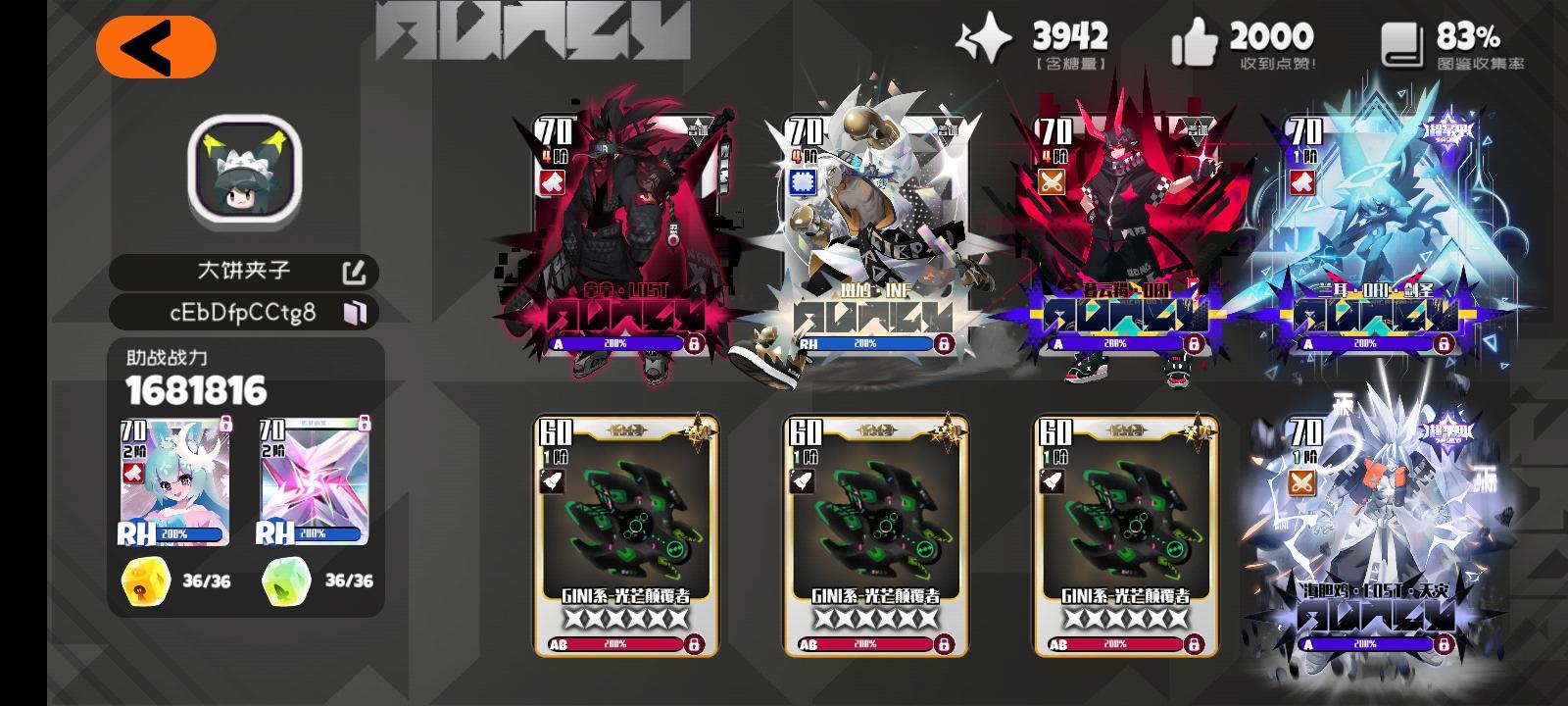The image size is (1568, 706).
Task: Click the sparkle icon beside 3942
Action: tap(983, 39)
